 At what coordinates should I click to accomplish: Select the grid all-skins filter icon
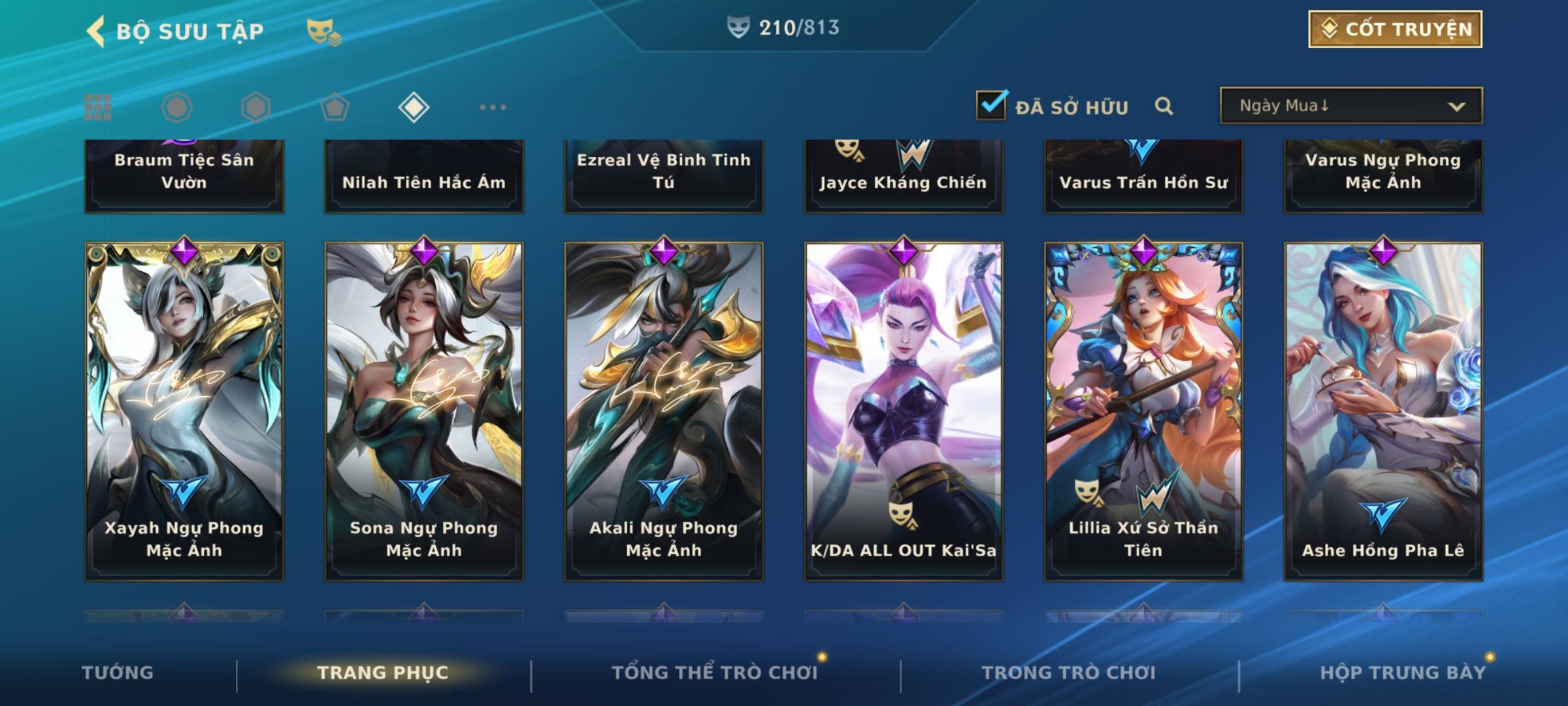click(98, 107)
